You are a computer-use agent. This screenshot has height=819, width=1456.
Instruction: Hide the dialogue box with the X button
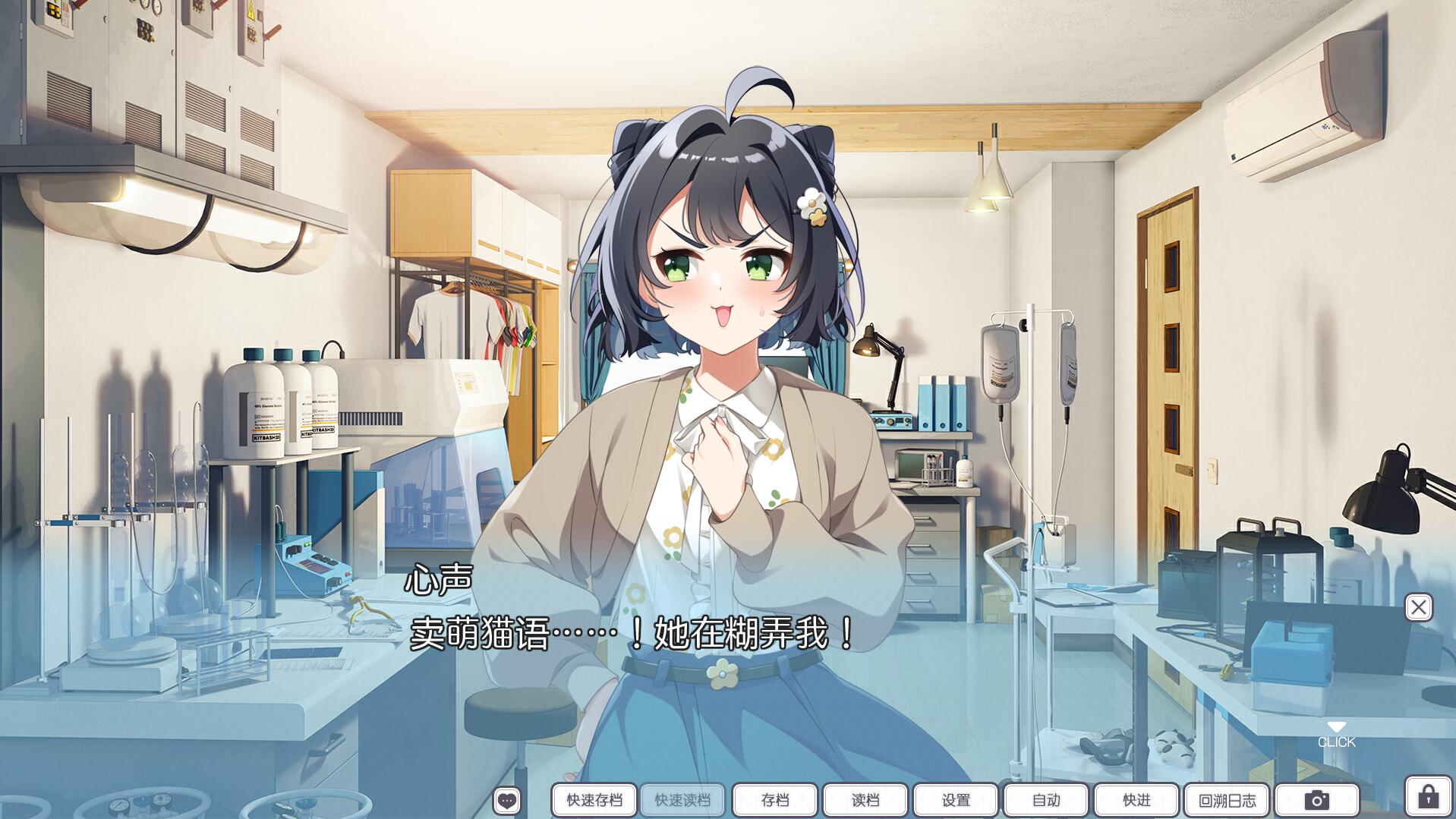coord(1418,607)
